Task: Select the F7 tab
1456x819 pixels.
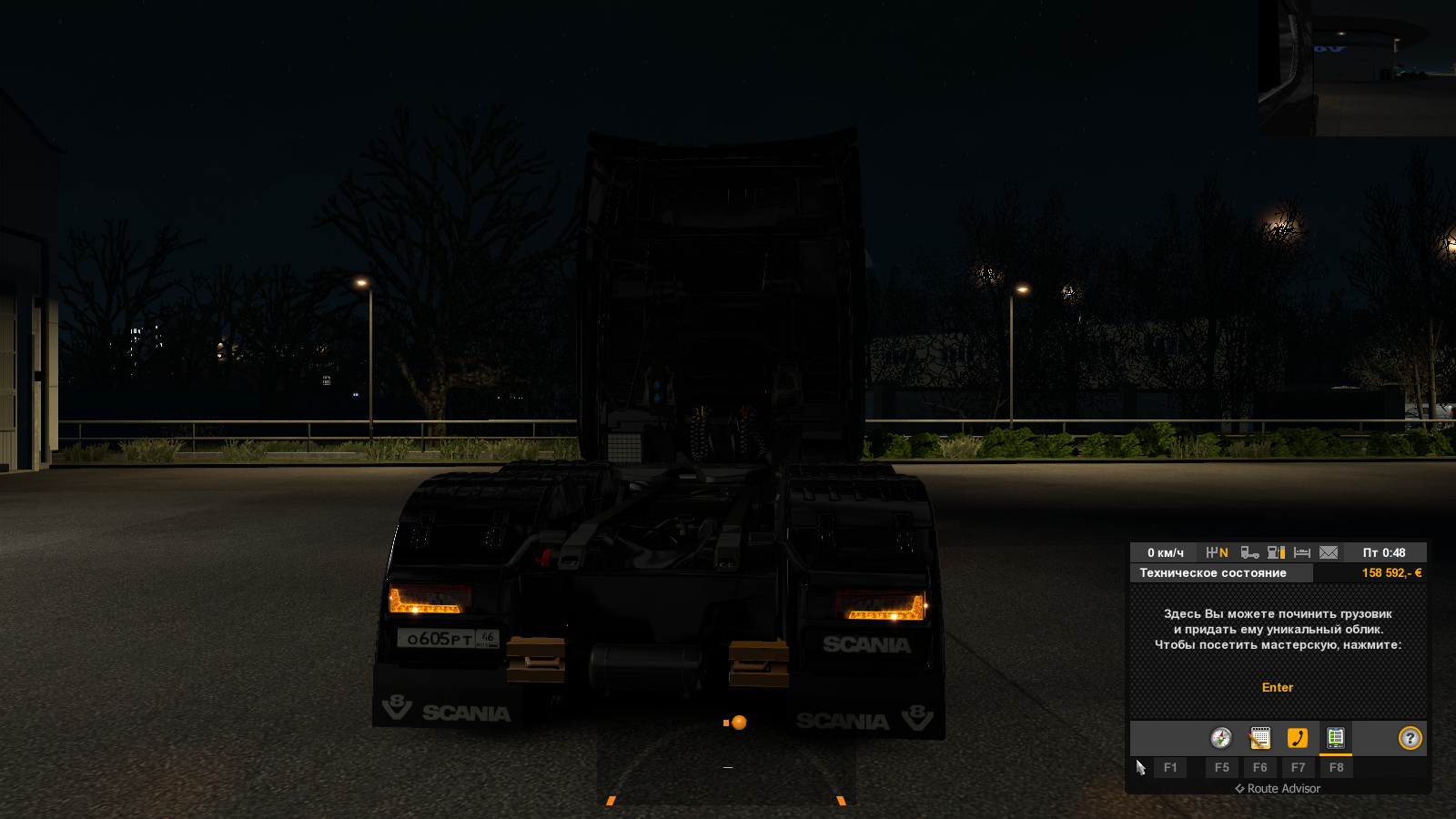Action: tap(1299, 767)
